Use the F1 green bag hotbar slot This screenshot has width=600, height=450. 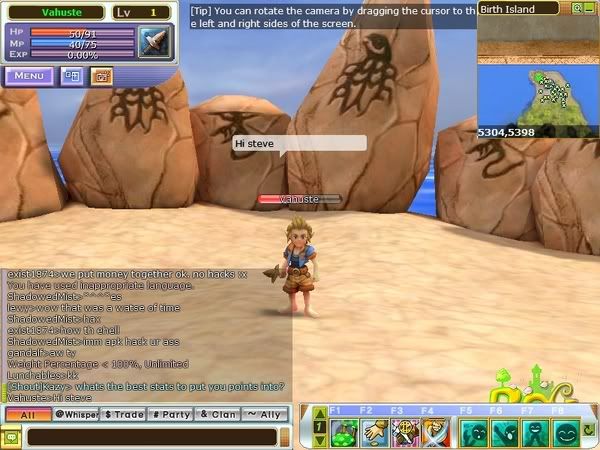tap(346, 431)
